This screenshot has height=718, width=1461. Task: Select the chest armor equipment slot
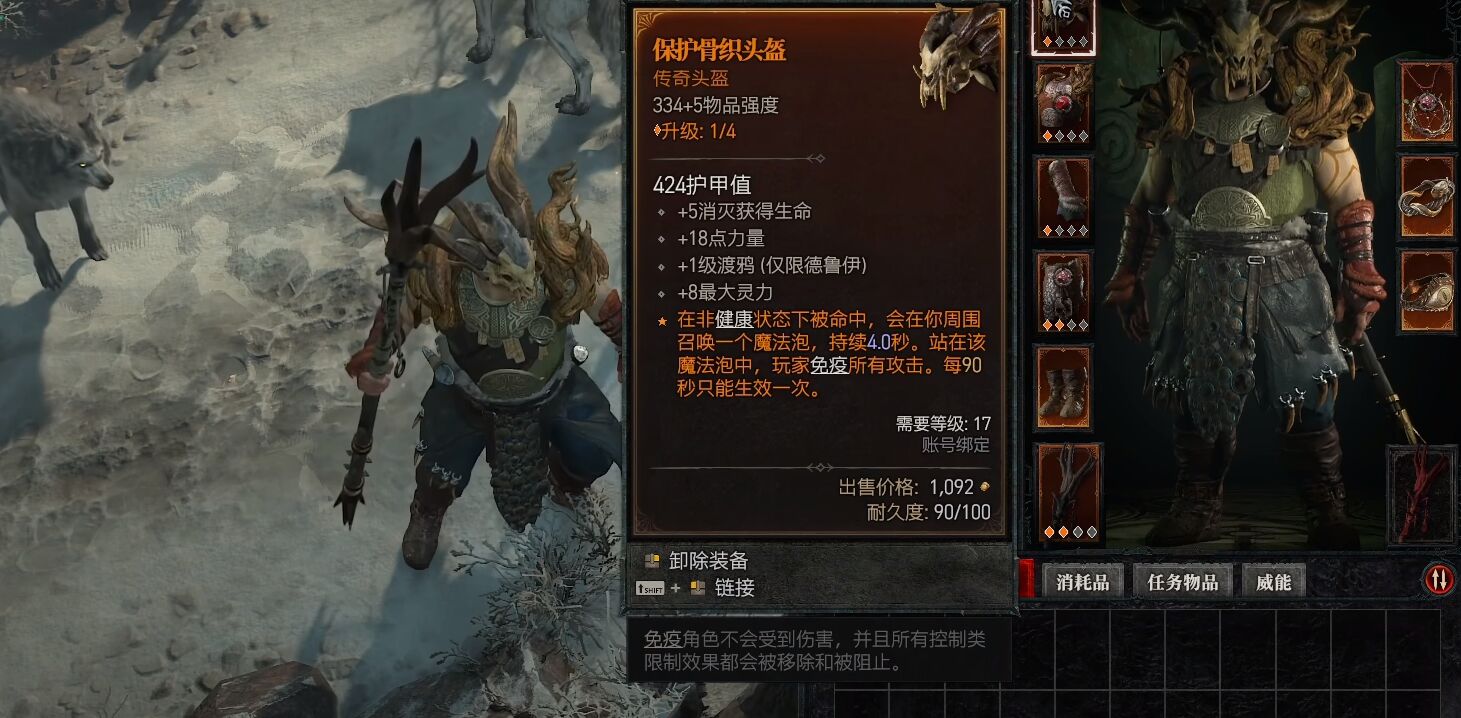(1063, 104)
